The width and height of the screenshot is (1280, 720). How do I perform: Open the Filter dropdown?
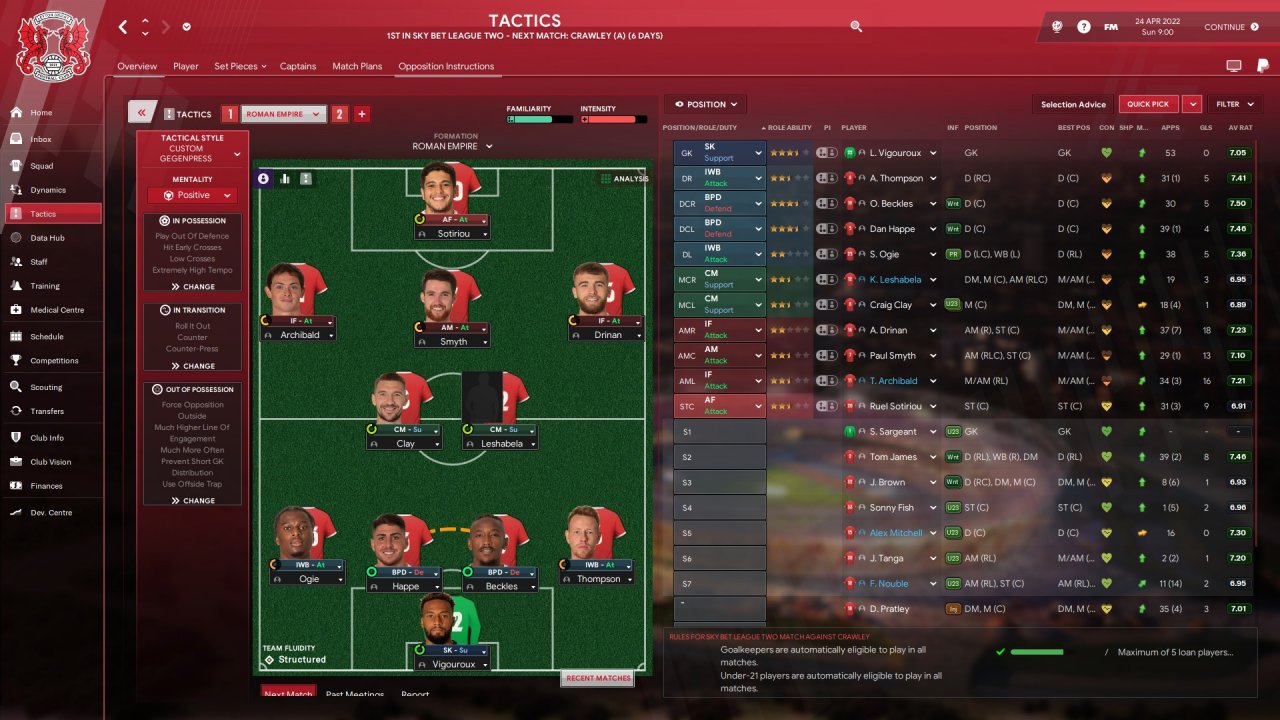point(1235,104)
